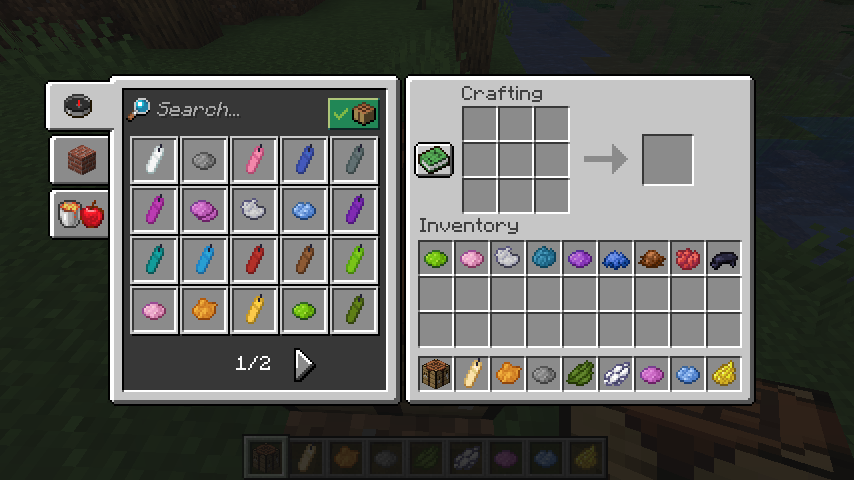Open the brick building blocks recipe tab
854x480 pixels.
pos(79,160)
